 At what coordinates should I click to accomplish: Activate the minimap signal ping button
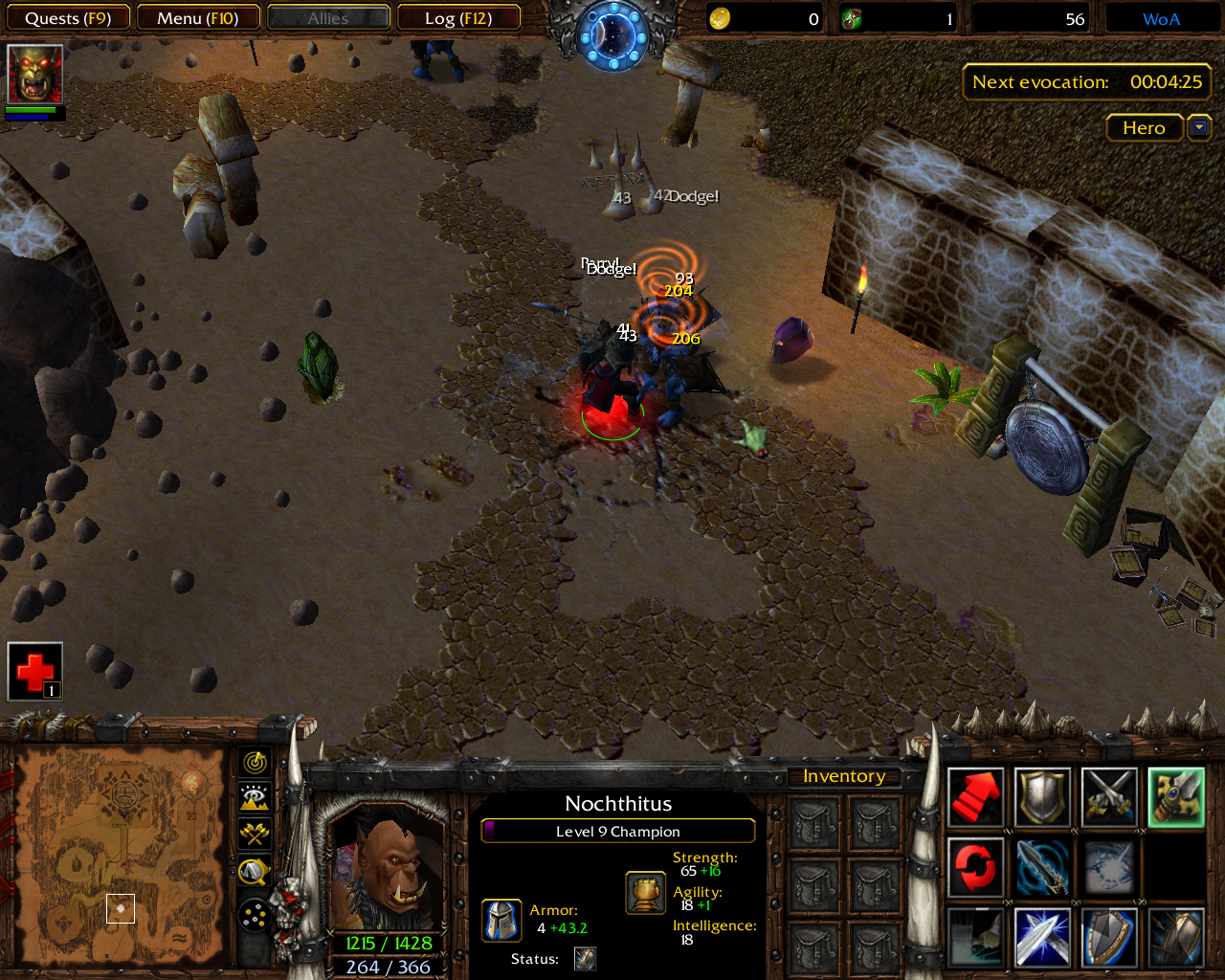tap(255, 763)
